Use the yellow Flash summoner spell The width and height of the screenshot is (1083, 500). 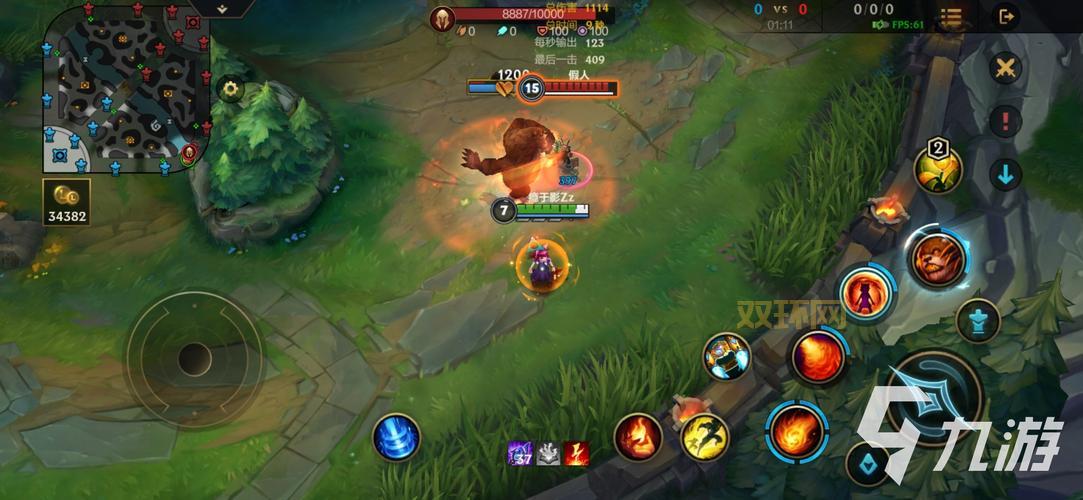[704, 437]
